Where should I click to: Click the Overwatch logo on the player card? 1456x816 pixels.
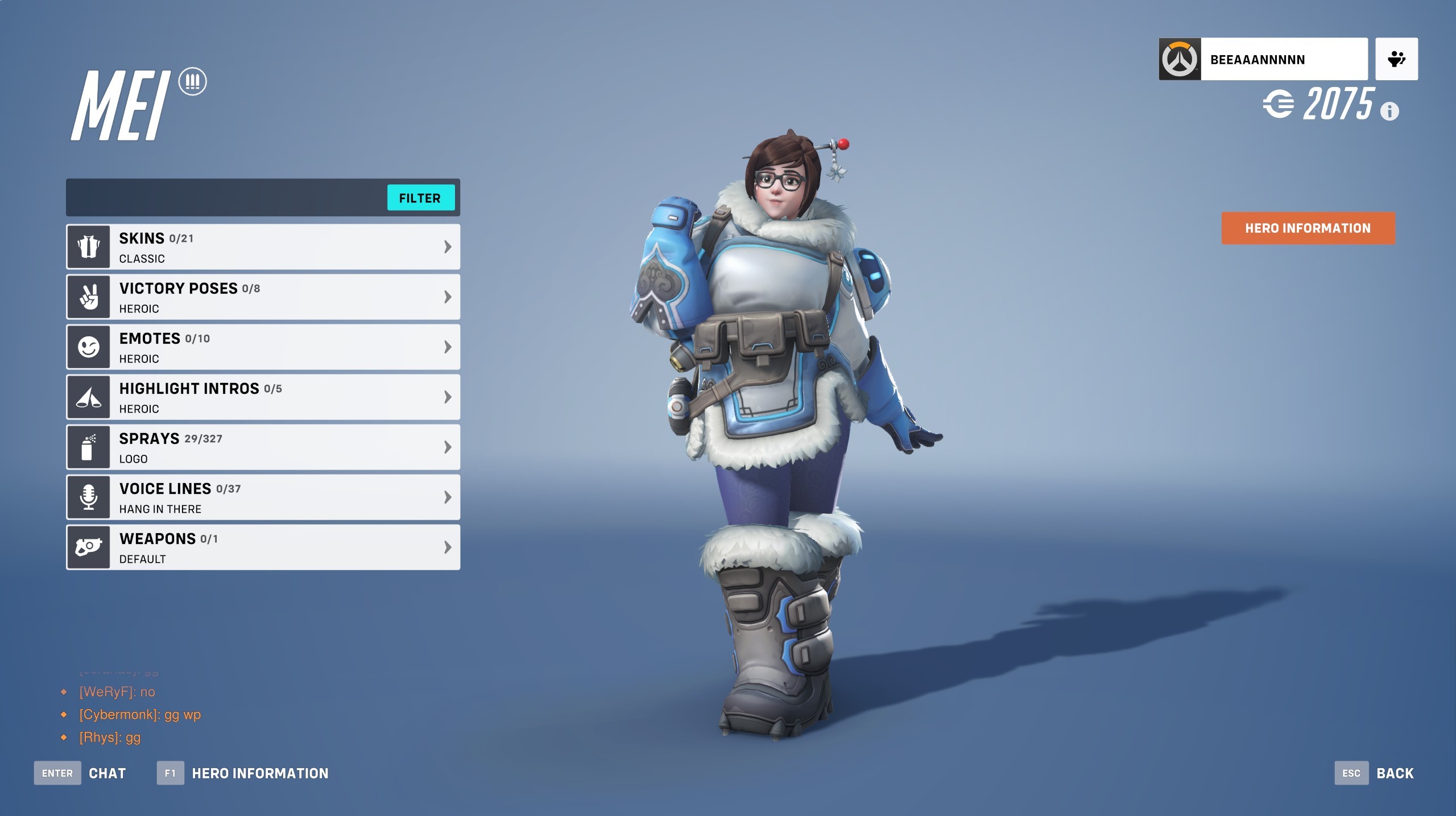[x=1180, y=59]
